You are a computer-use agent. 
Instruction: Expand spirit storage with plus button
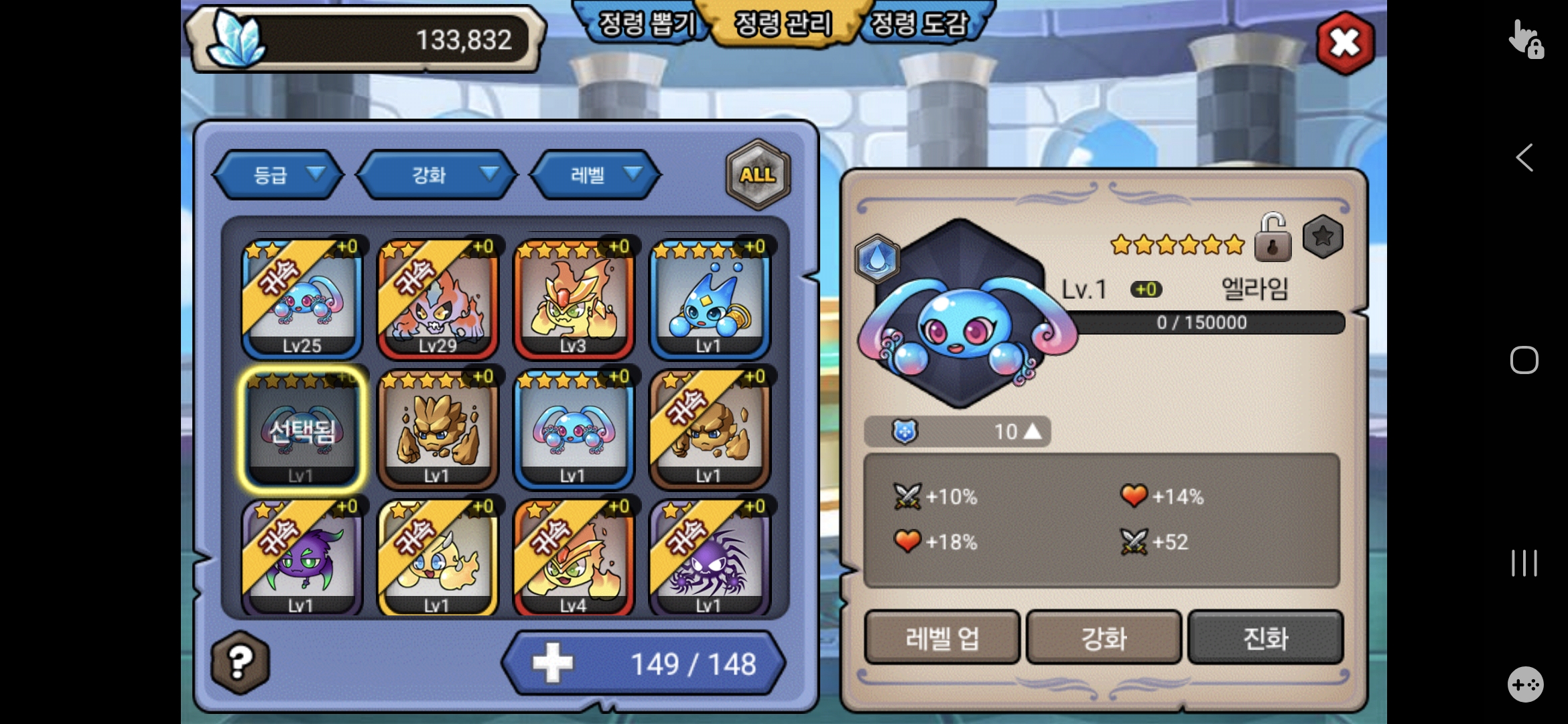(553, 663)
